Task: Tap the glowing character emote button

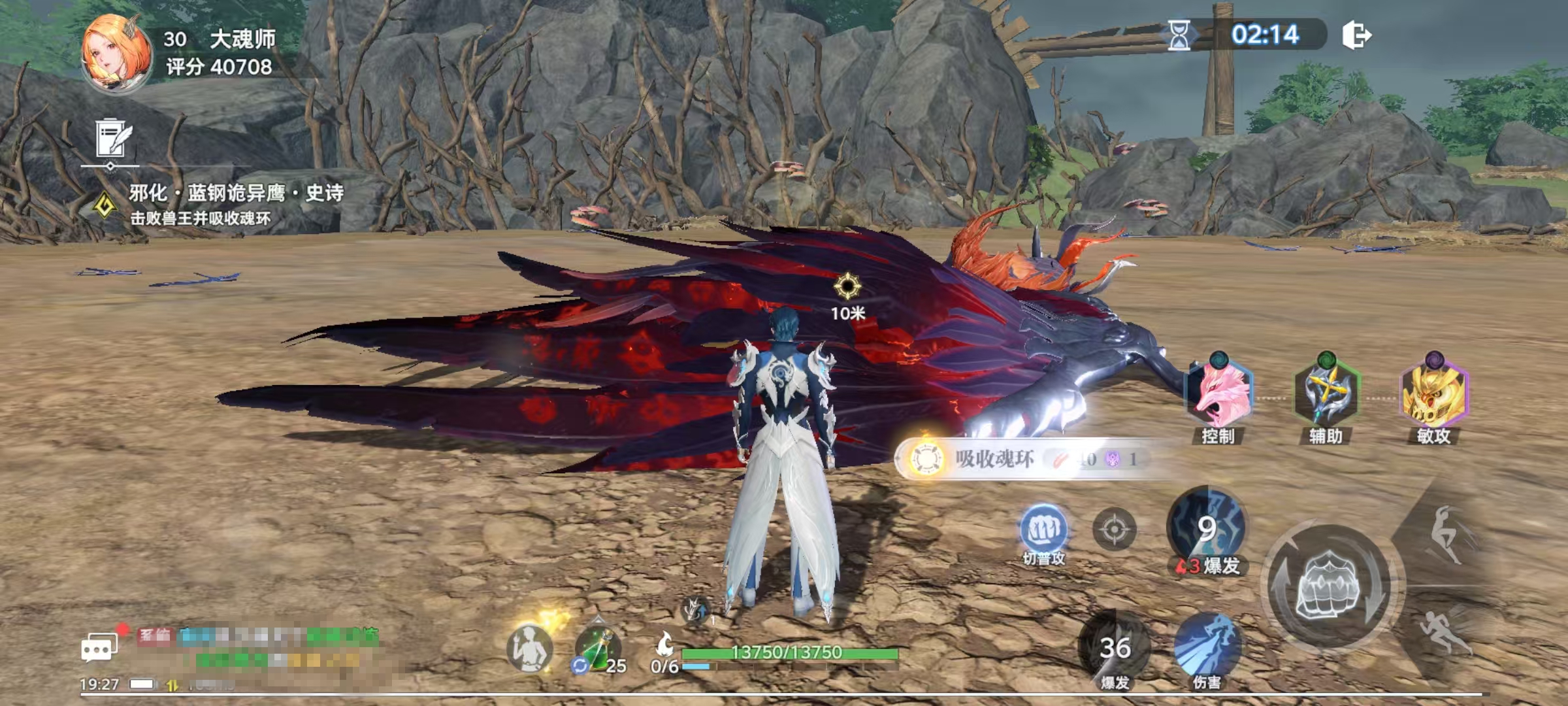Action: pyautogui.click(x=530, y=647)
